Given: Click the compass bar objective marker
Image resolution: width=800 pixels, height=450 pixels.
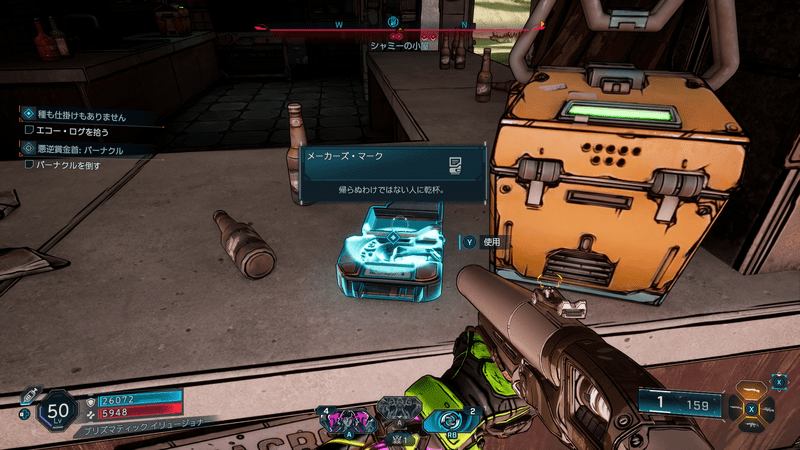Looking at the screenshot, I should (393, 21).
